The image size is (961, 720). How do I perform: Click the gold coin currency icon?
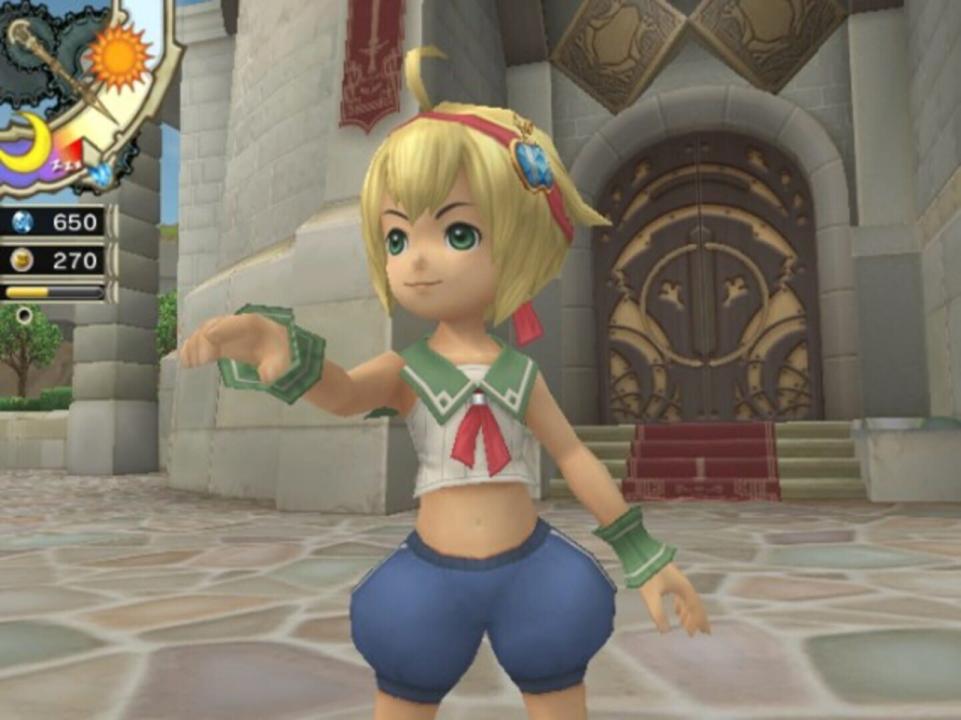point(22,260)
